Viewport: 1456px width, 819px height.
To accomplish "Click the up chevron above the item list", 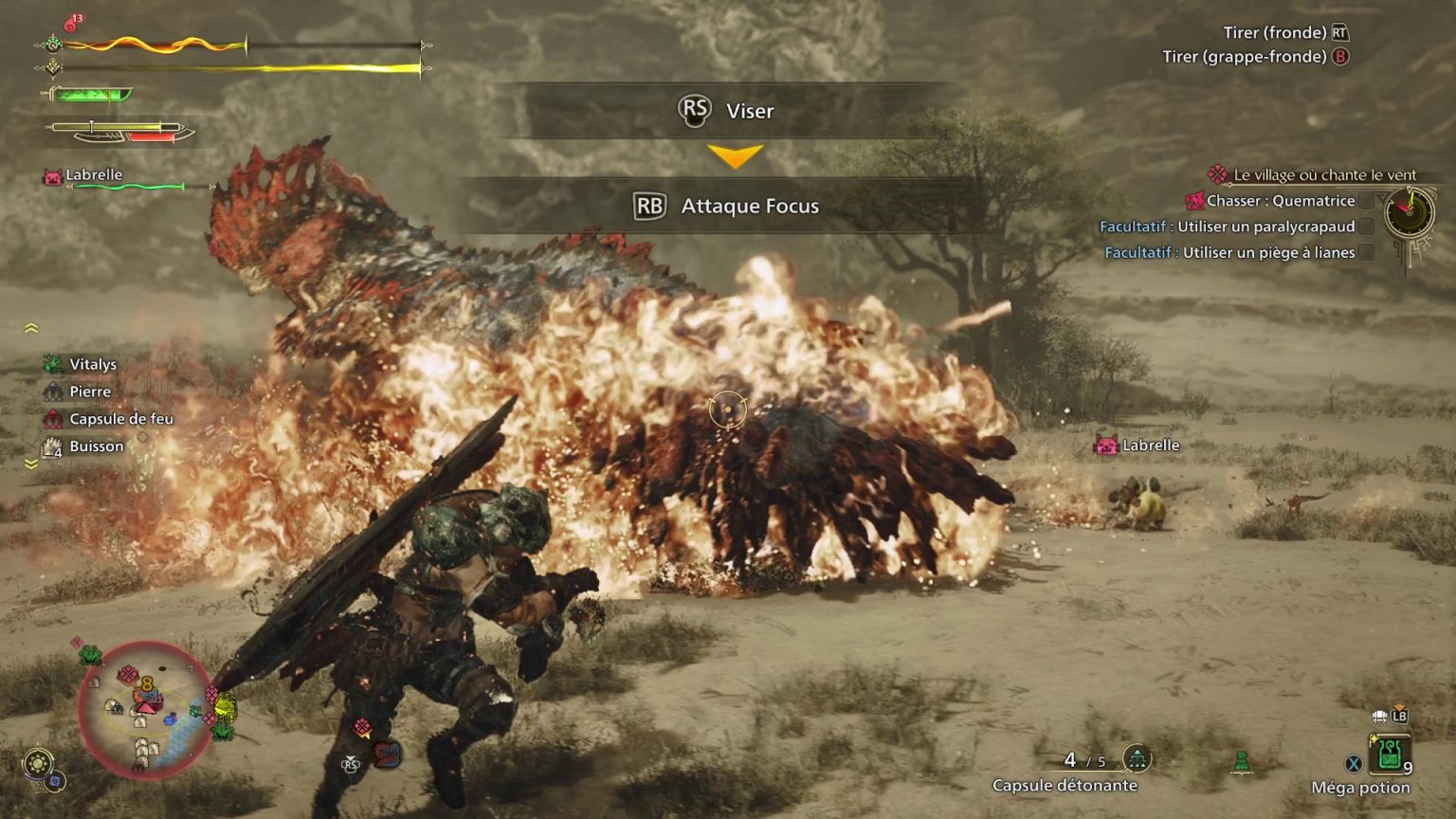I will point(31,327).
